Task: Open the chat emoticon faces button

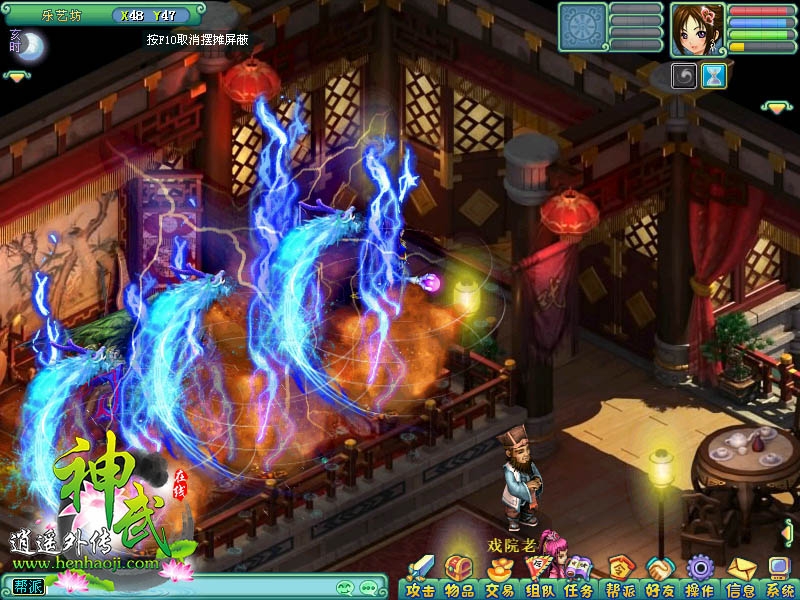Action: [345, 587]
